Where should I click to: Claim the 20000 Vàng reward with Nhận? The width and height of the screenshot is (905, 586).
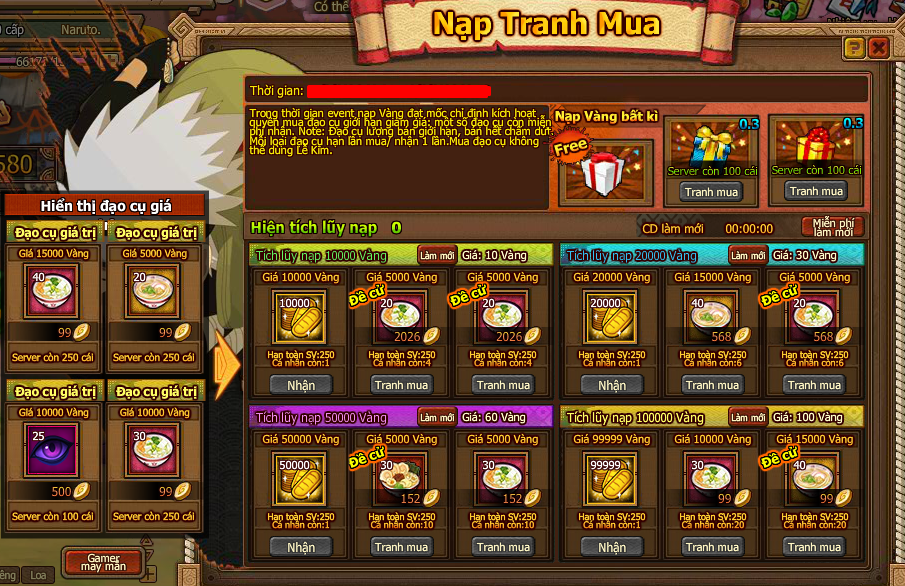tap(612, 385)
